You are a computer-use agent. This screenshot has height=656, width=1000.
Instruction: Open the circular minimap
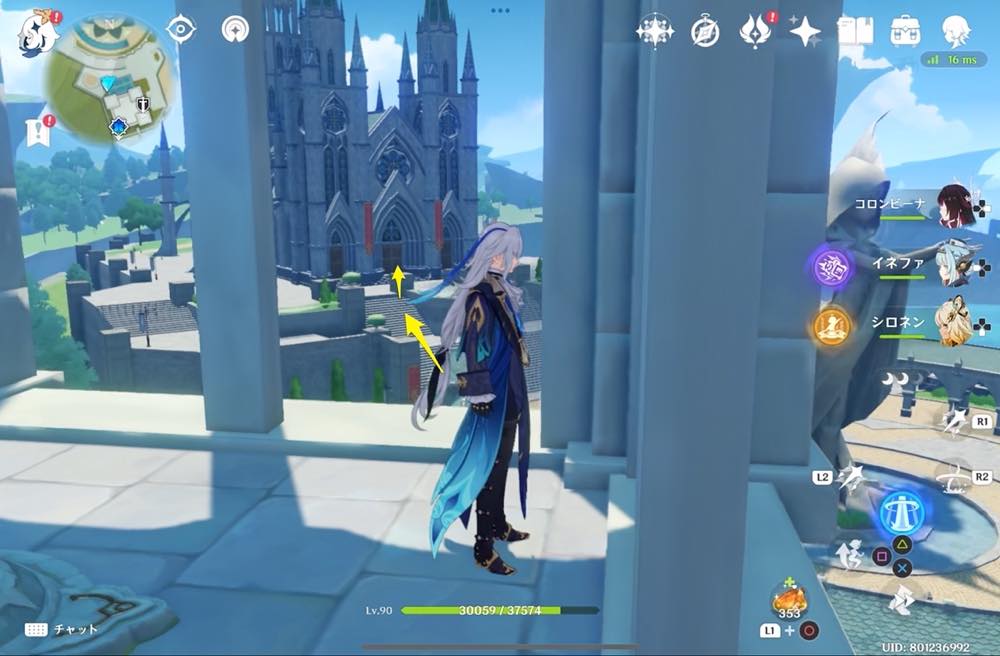click(112, 79)
